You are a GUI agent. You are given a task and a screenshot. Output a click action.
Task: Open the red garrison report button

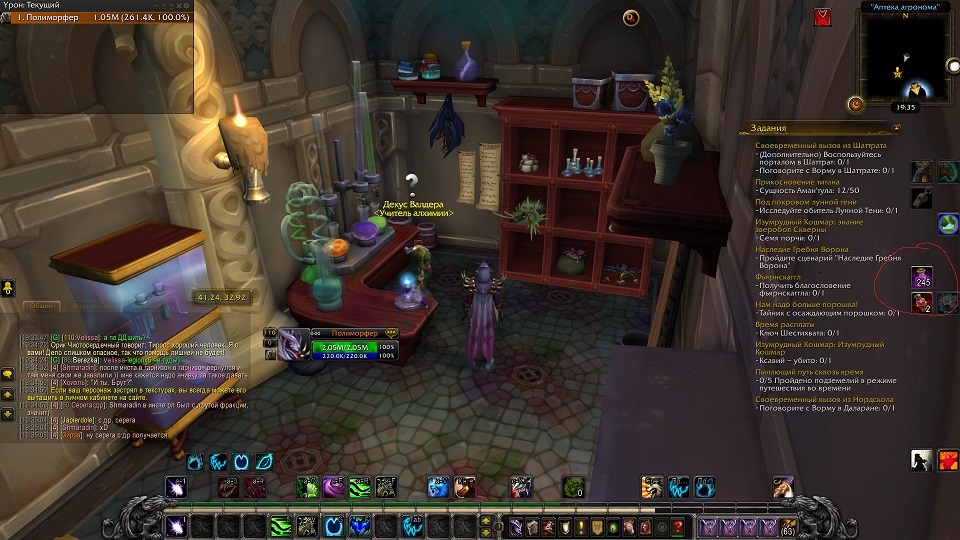click(x=822, y=17)
